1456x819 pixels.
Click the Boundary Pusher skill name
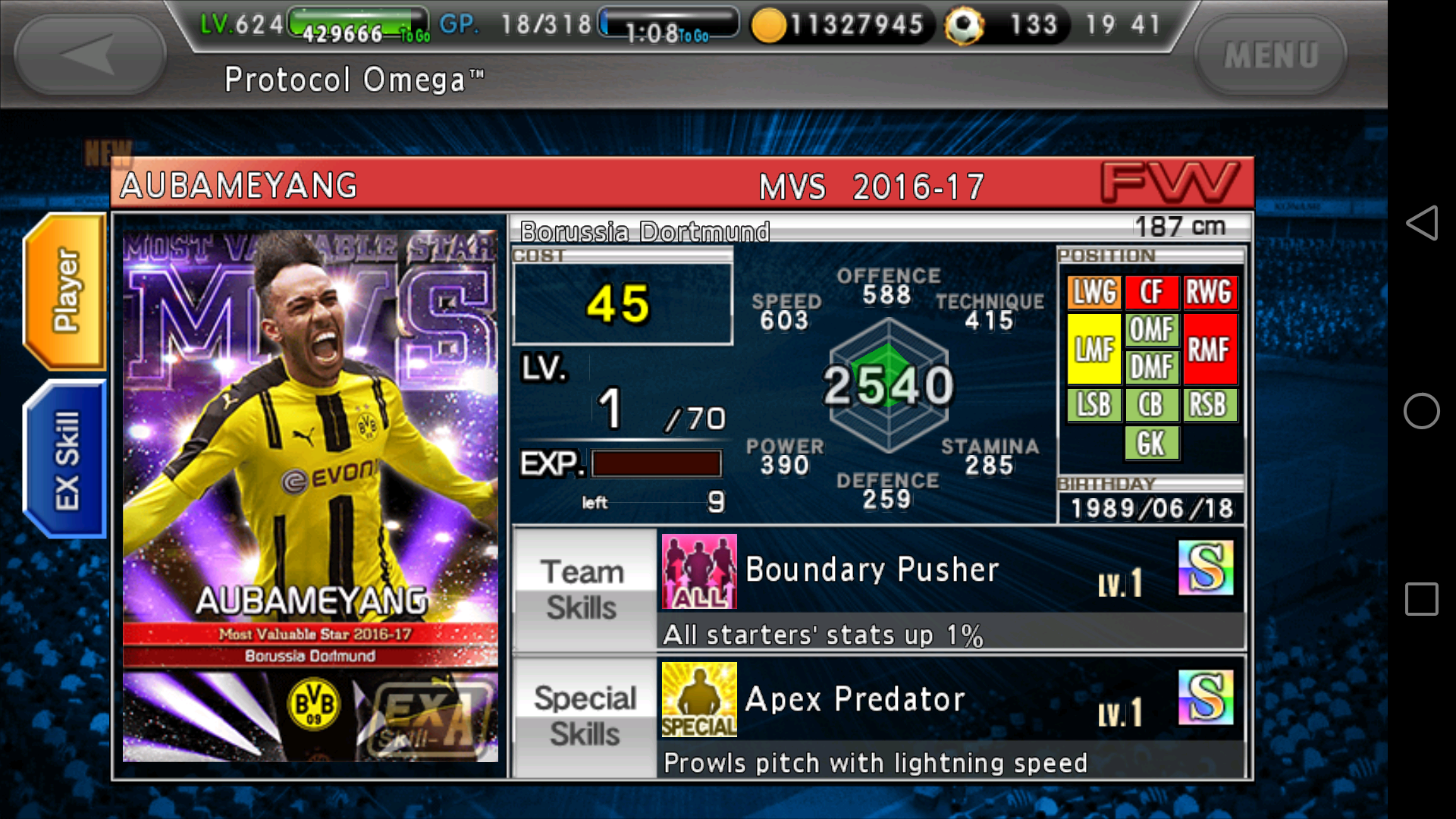pyautogui.click(x=872, y=570)
